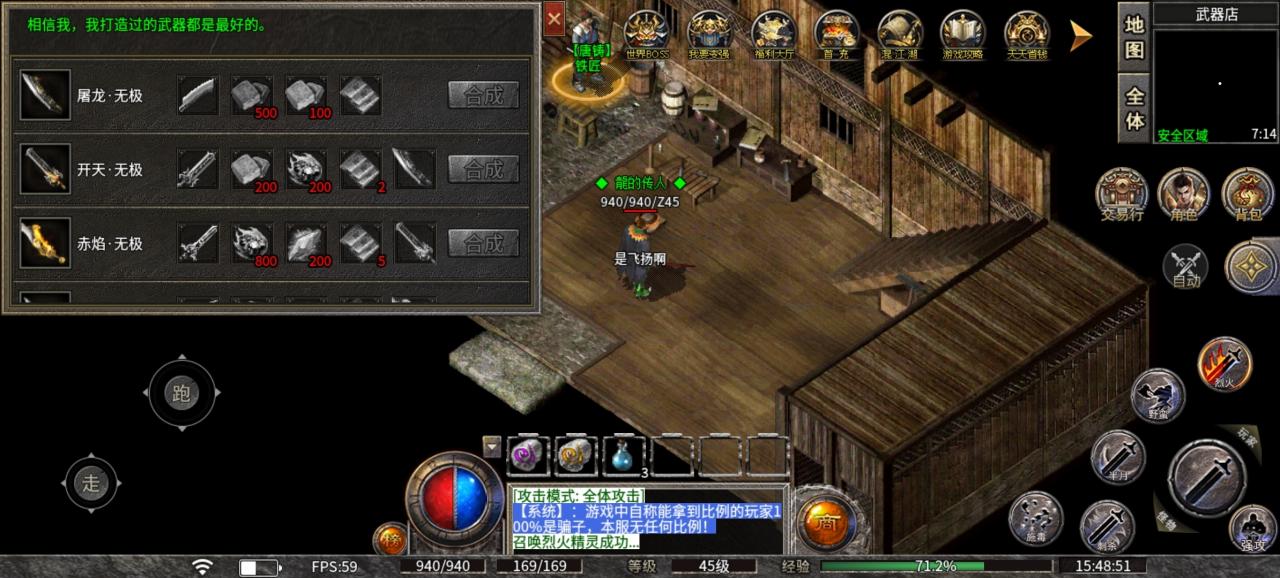
Task: Open the 背包 backpack
Action: 1247,192
